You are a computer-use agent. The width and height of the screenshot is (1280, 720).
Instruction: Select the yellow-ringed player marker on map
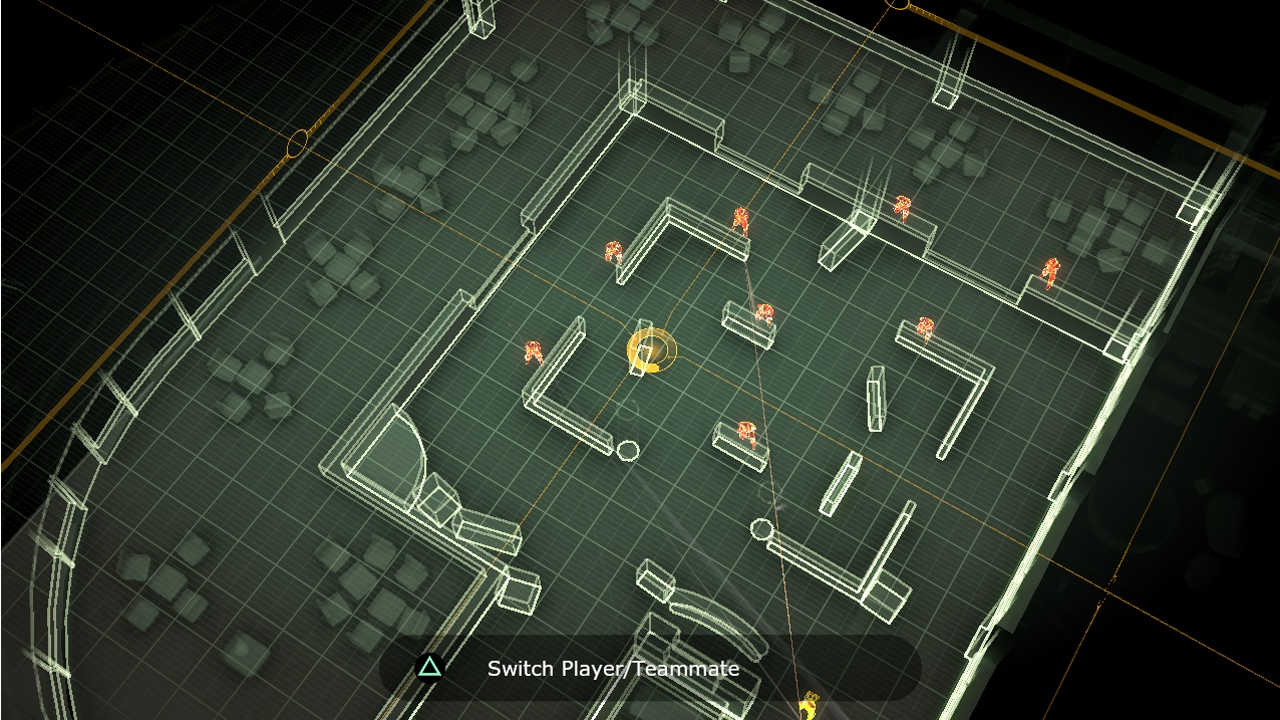651,351
